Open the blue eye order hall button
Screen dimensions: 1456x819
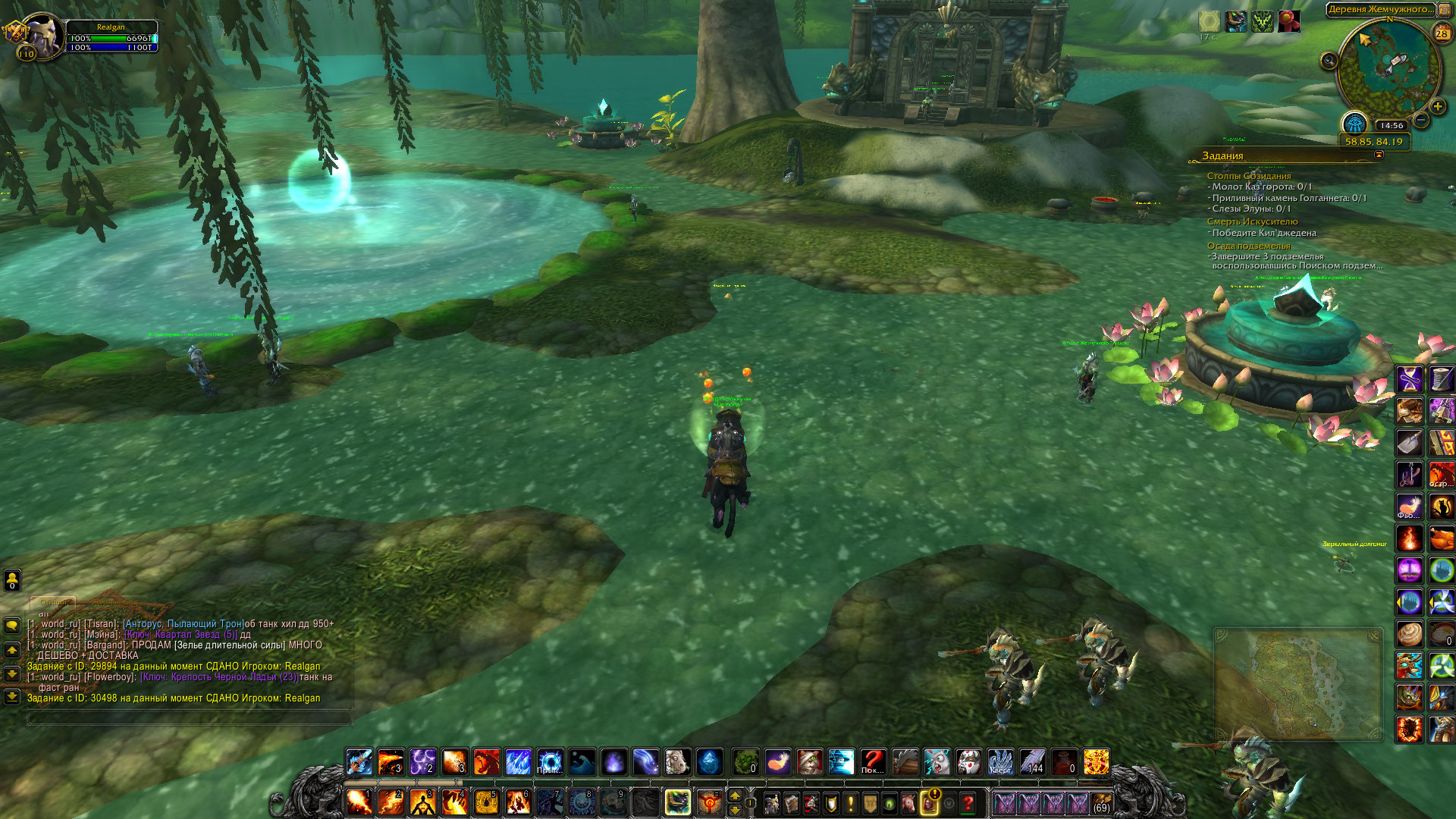1354,123
